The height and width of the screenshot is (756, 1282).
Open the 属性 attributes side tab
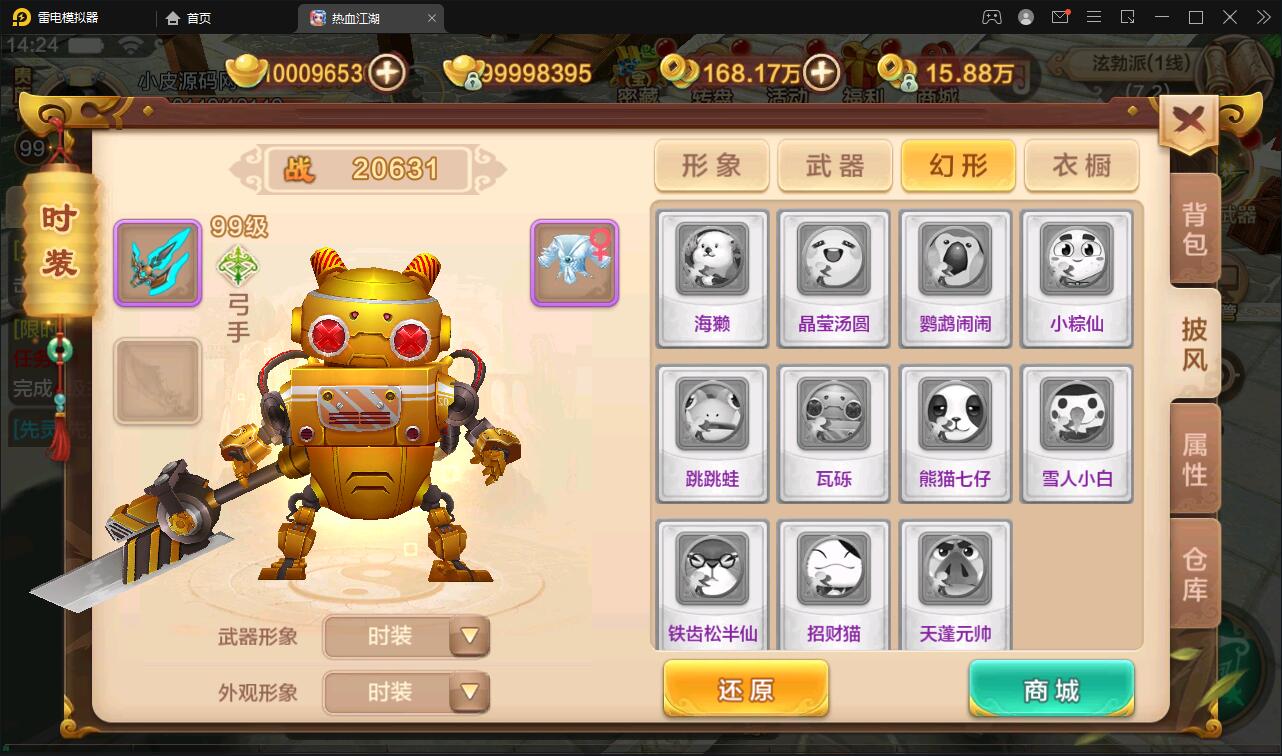[x=1196, y=460]
